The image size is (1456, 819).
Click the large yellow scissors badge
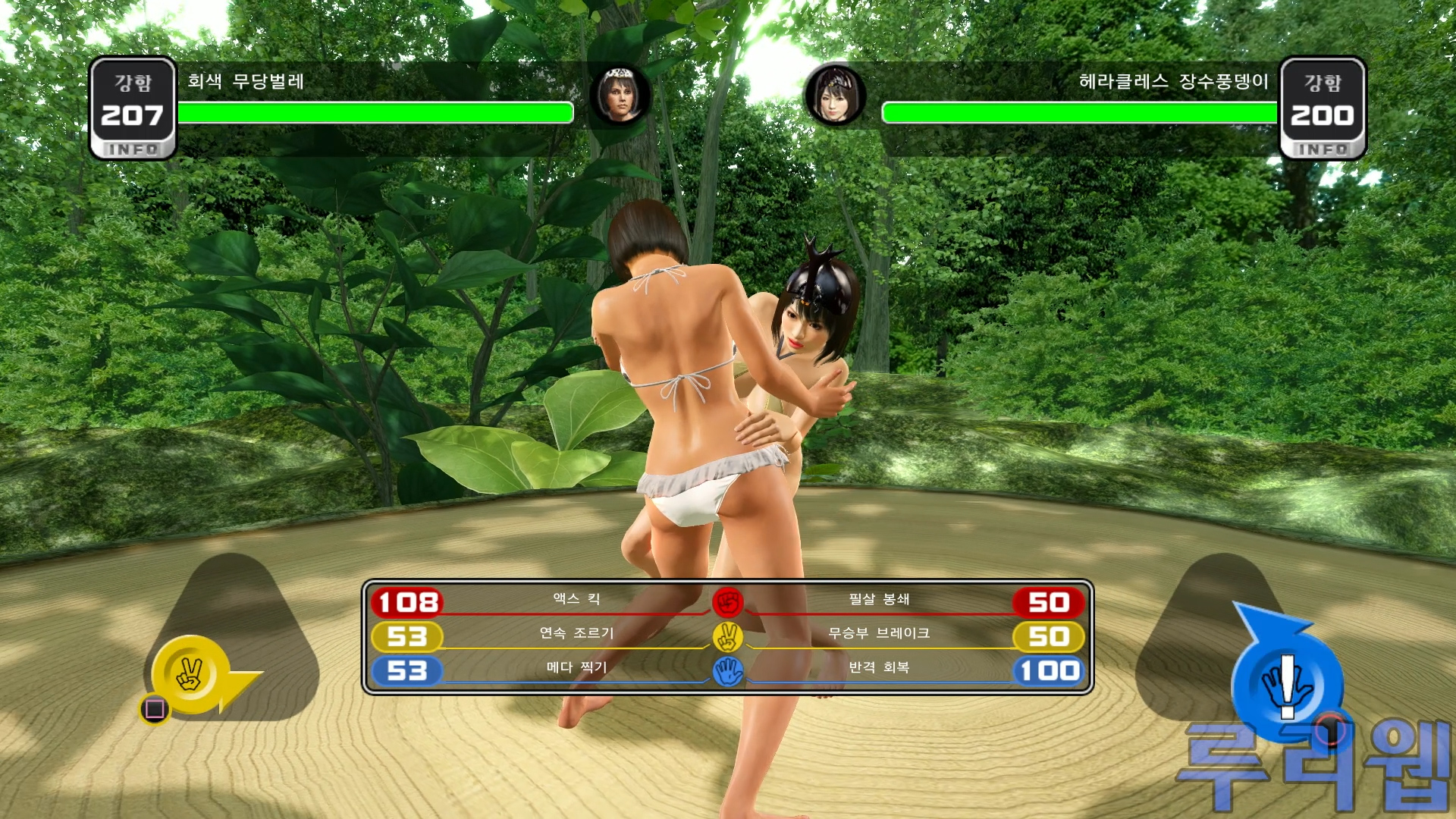click(191, 674)
